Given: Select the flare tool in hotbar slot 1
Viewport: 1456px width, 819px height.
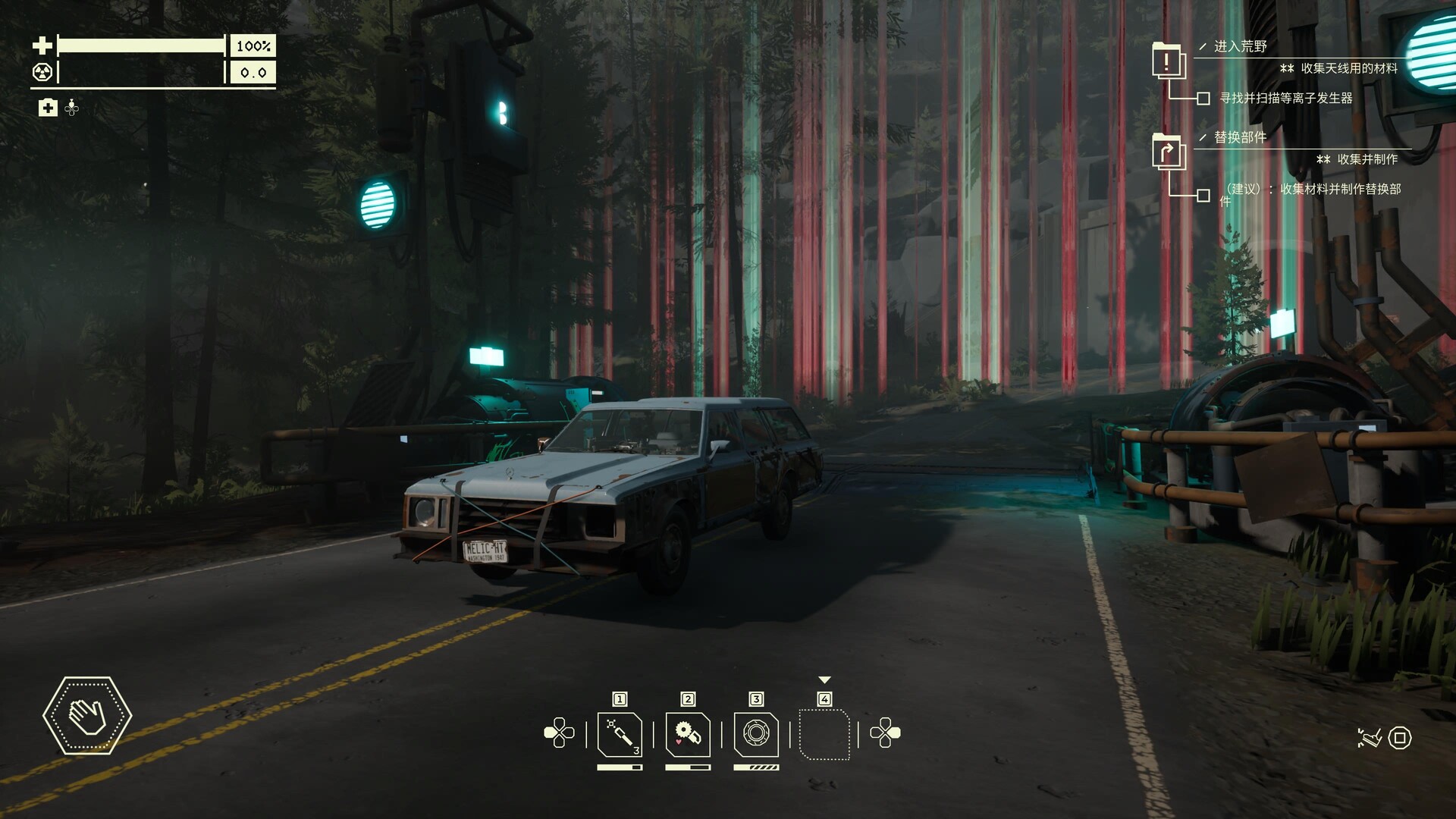Looking at the screenshot, I should 620,734.
